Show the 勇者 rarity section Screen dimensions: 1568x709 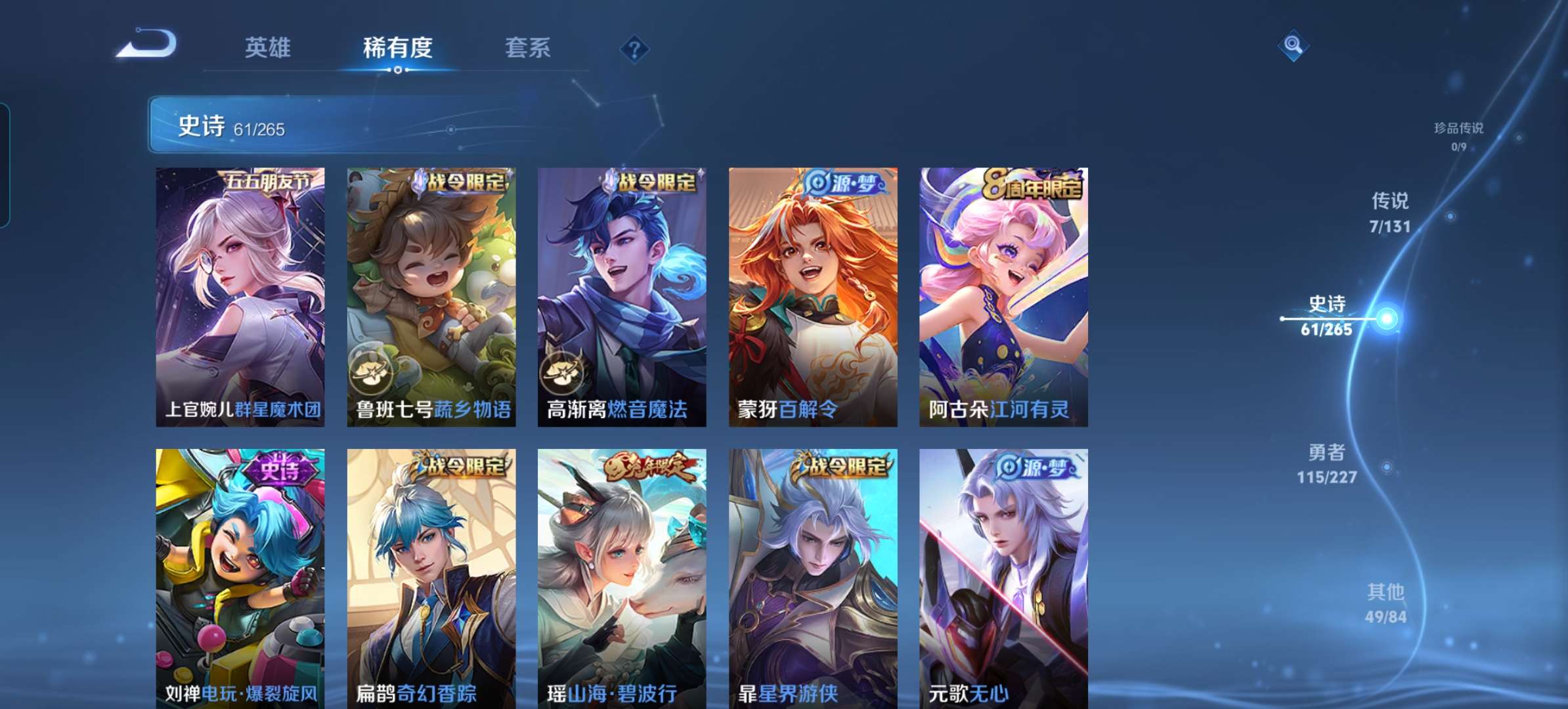(x=1327, y=463)
